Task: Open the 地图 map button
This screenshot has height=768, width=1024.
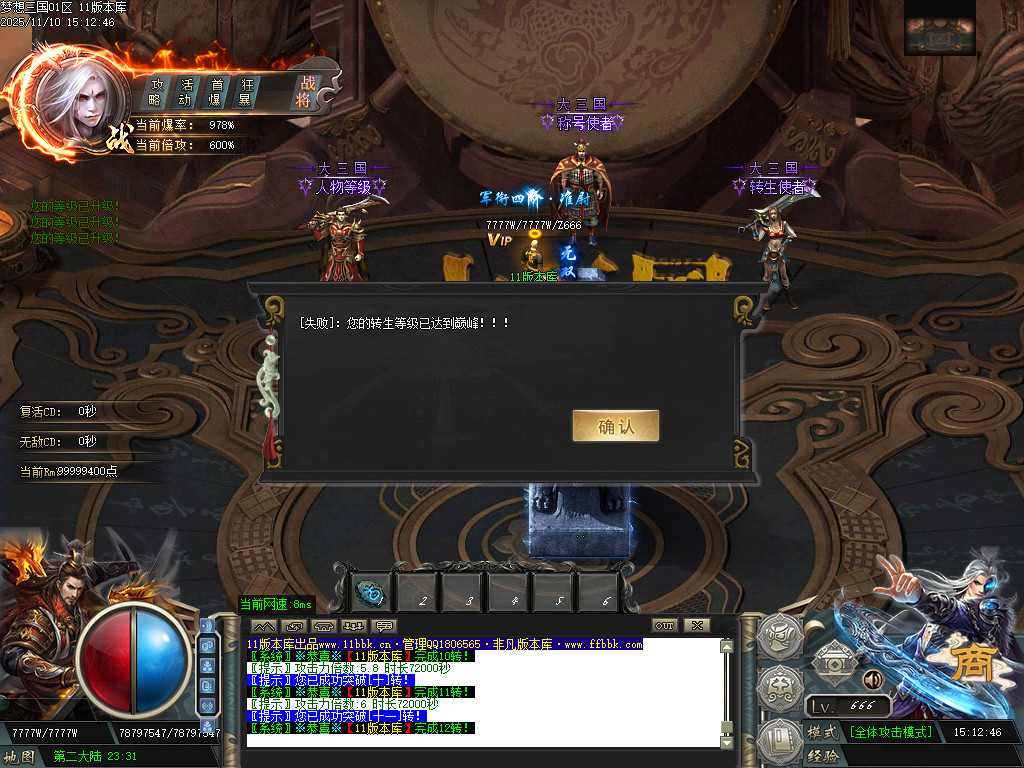Action: click(20, 756)
